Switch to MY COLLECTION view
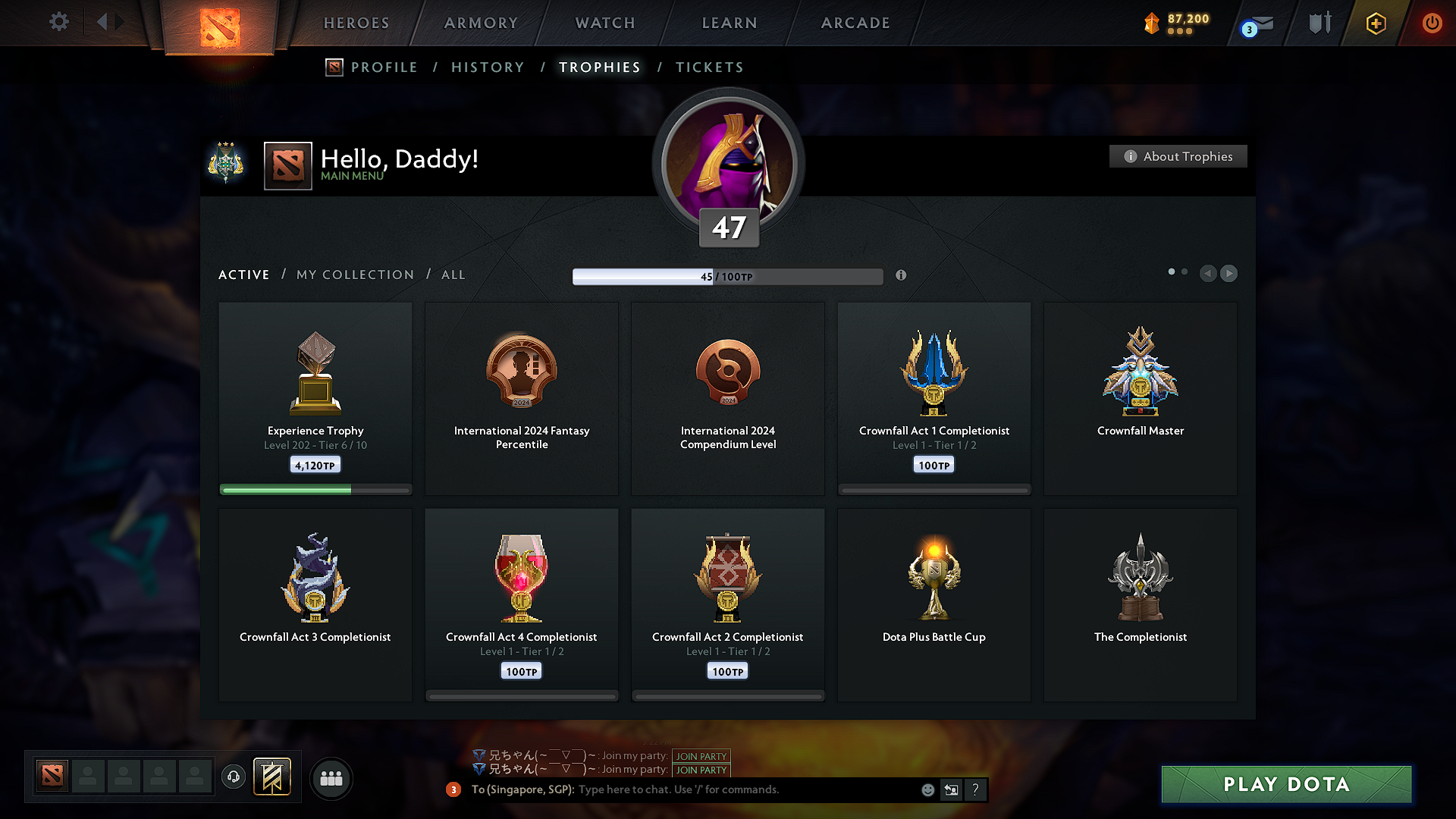 pyautogui.click(x=354, y=275)
